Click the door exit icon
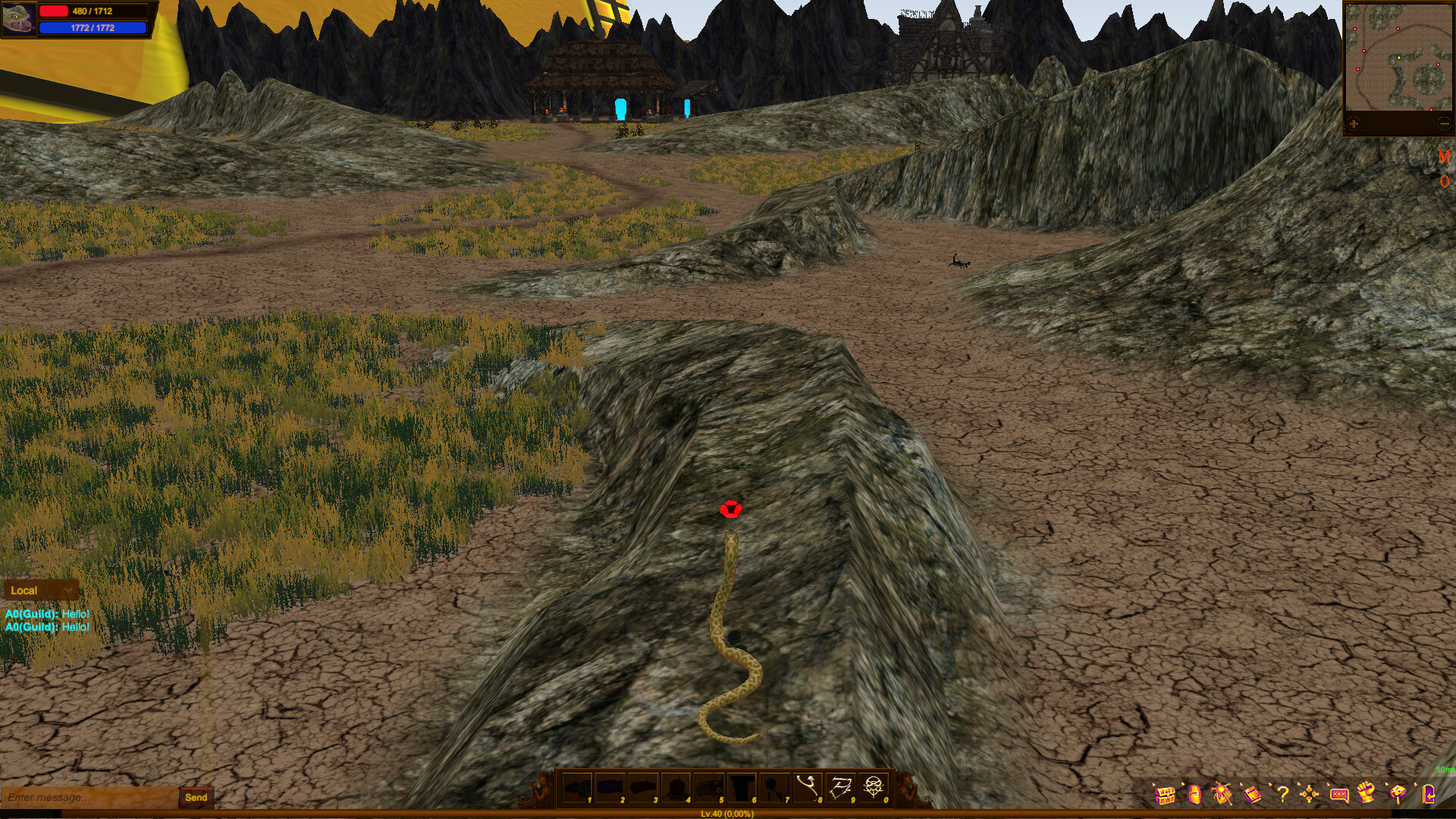This screenshot has width=1456, height=819. [x=1429, y=792]
